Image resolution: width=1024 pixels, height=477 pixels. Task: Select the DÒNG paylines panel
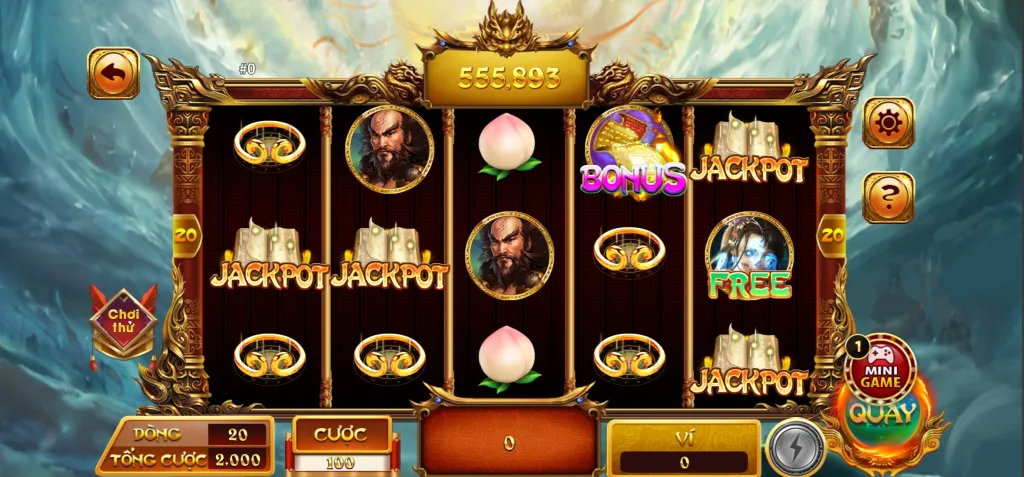pyautogui.click(x=186, y=434)
